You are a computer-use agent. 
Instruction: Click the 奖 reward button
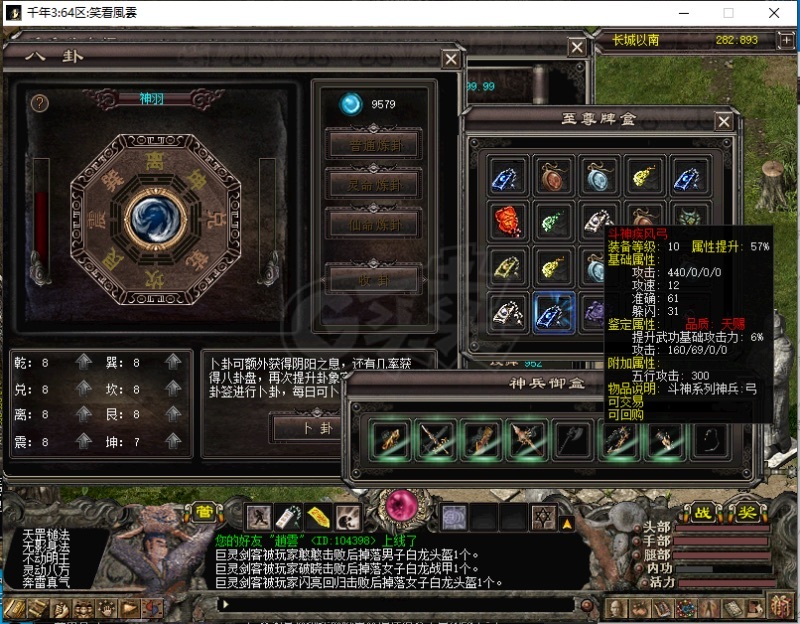pos(746,513)
